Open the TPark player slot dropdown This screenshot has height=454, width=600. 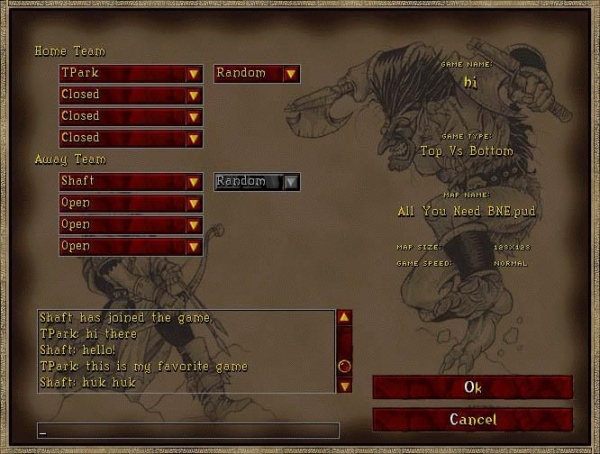(131, 73)
